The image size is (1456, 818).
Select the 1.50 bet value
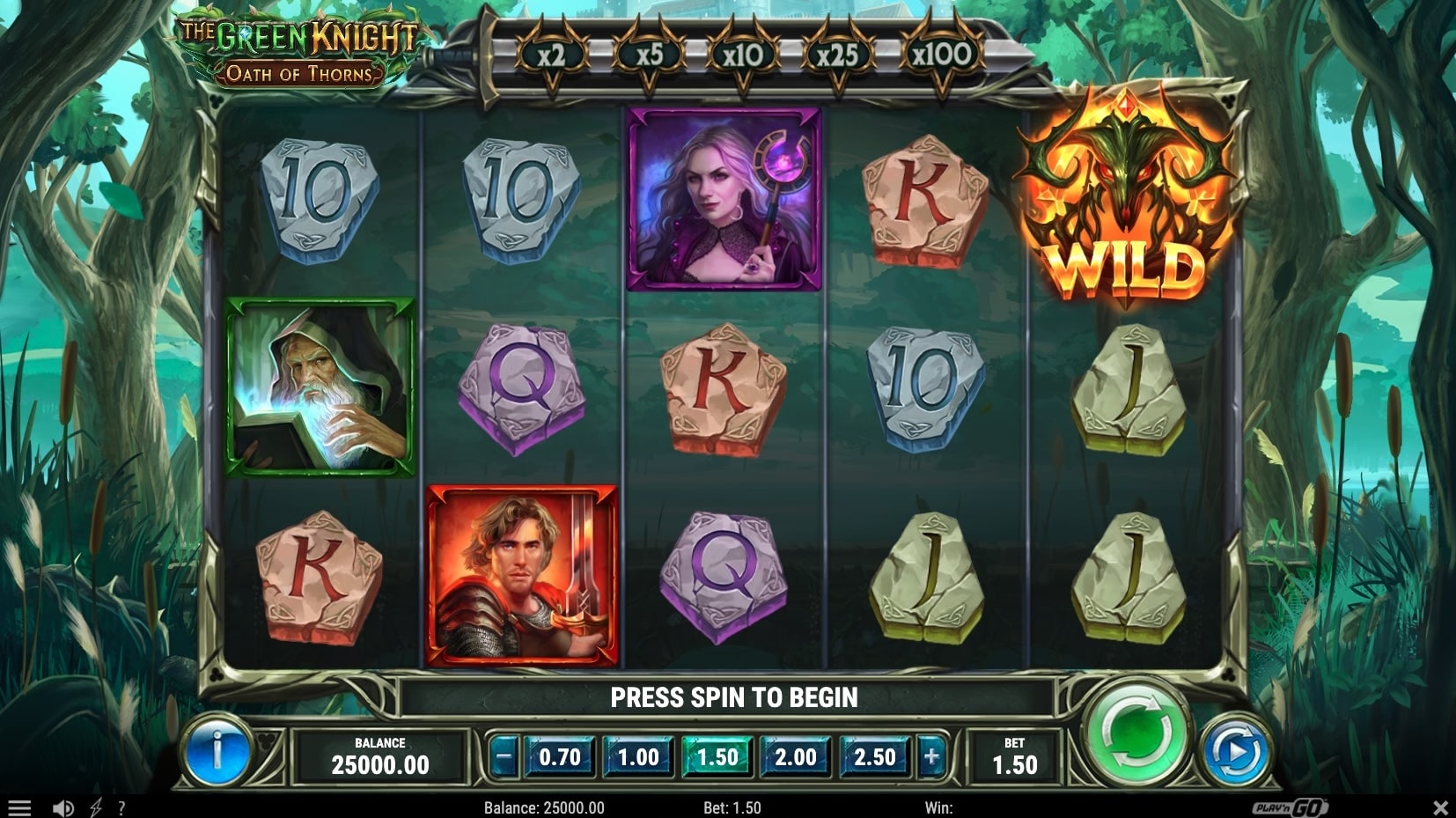717,755
